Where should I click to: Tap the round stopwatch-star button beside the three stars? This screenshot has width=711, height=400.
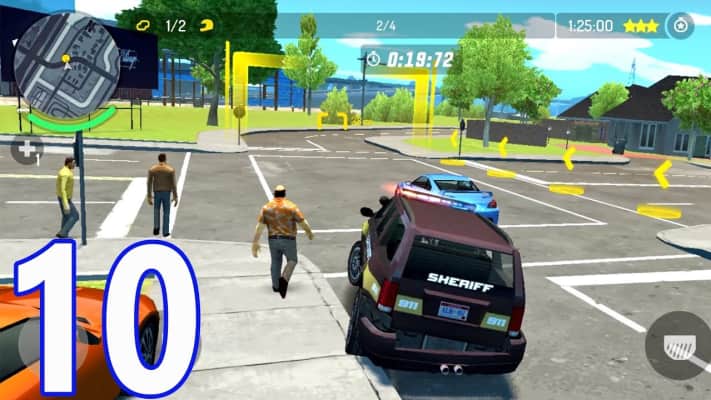pyautogui.click(x=680, y=26)
